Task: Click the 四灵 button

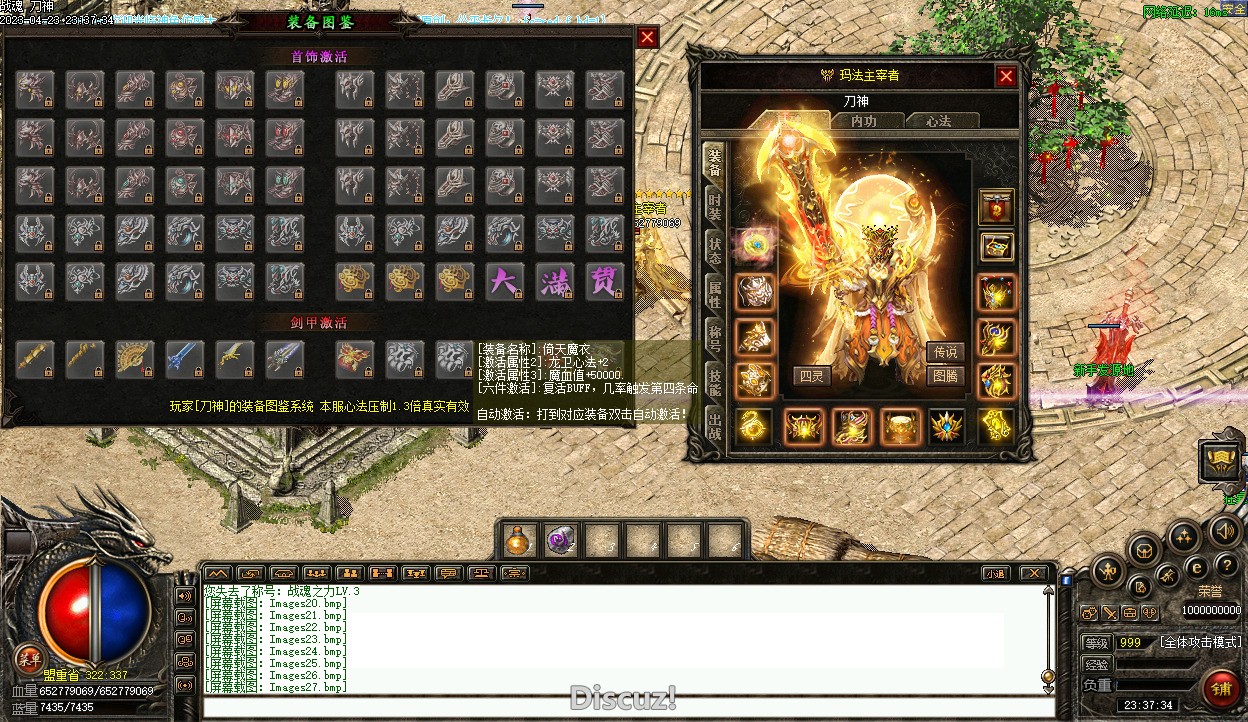Action: 812,376
